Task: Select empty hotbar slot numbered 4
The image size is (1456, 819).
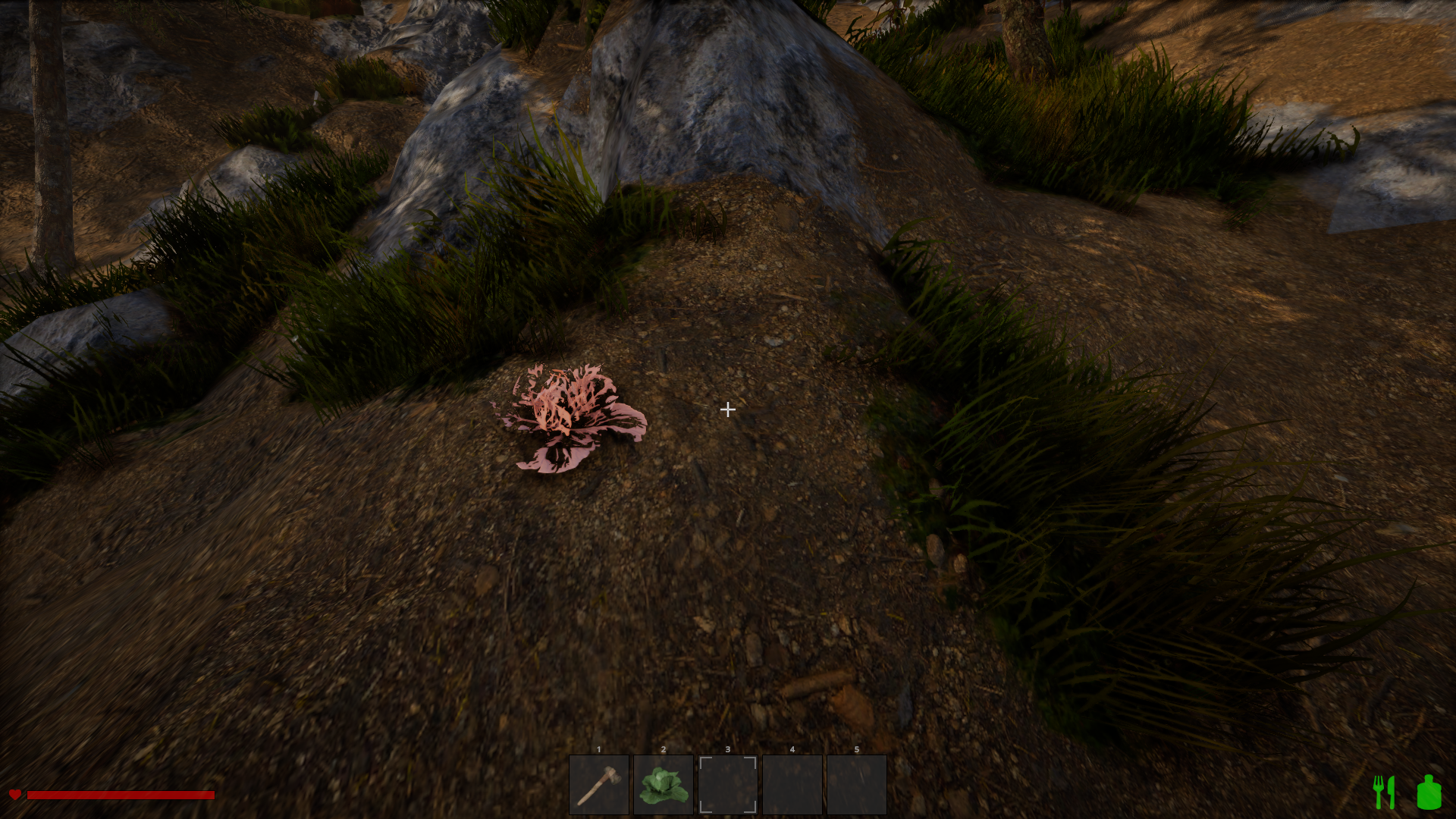Action: [x=792, y=785]
